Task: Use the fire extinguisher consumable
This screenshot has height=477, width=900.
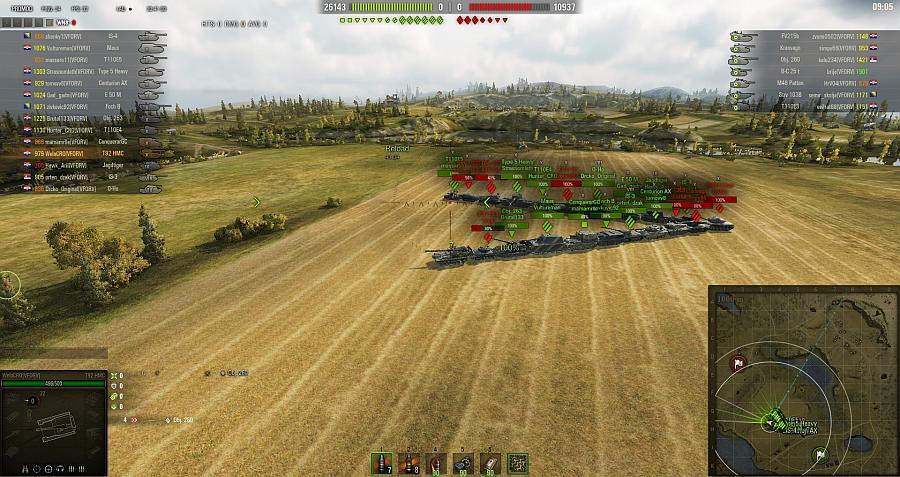Action: [x=436, y=462]
